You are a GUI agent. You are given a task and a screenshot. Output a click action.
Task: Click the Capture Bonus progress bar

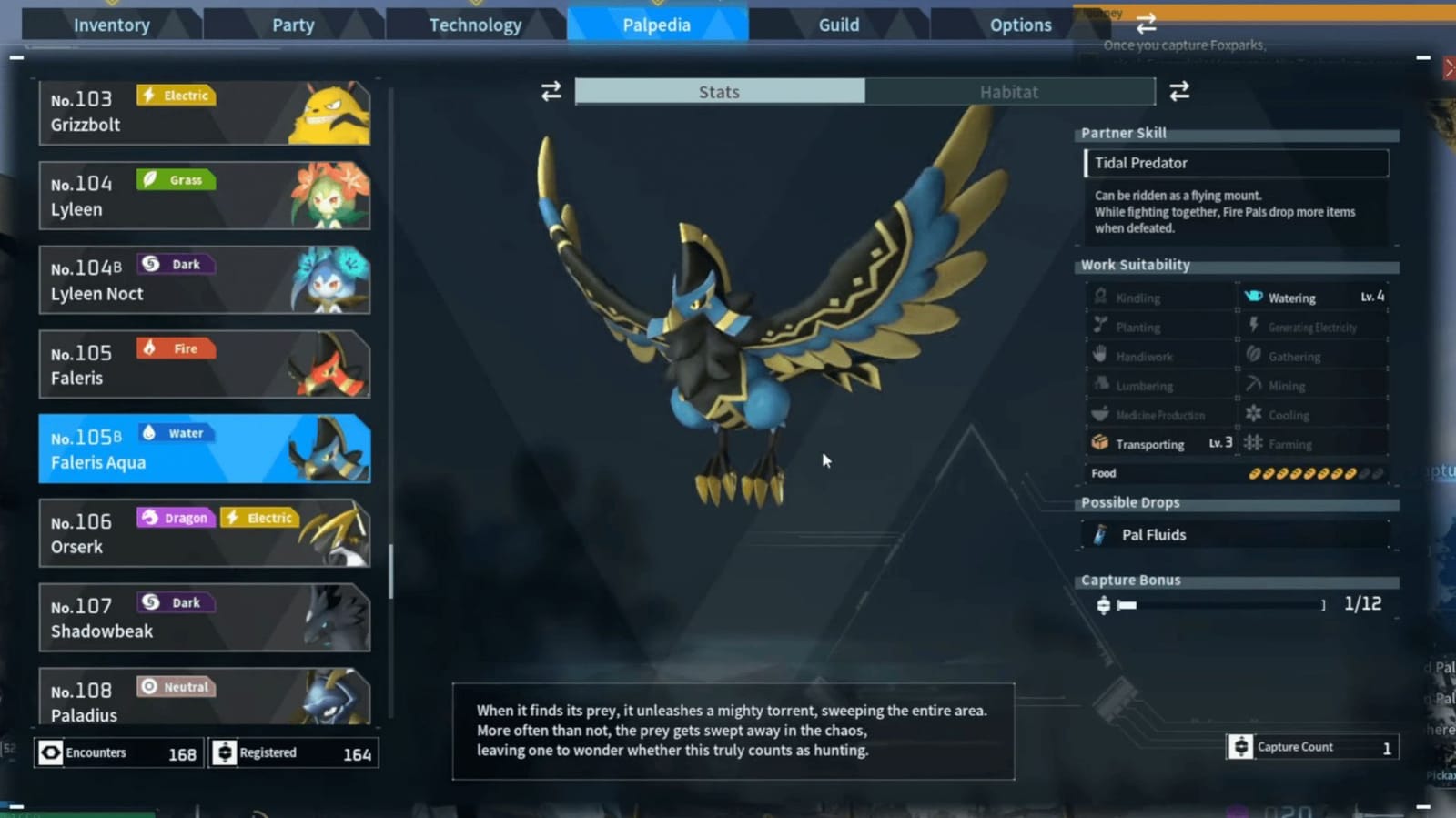tap(1219, 603)
